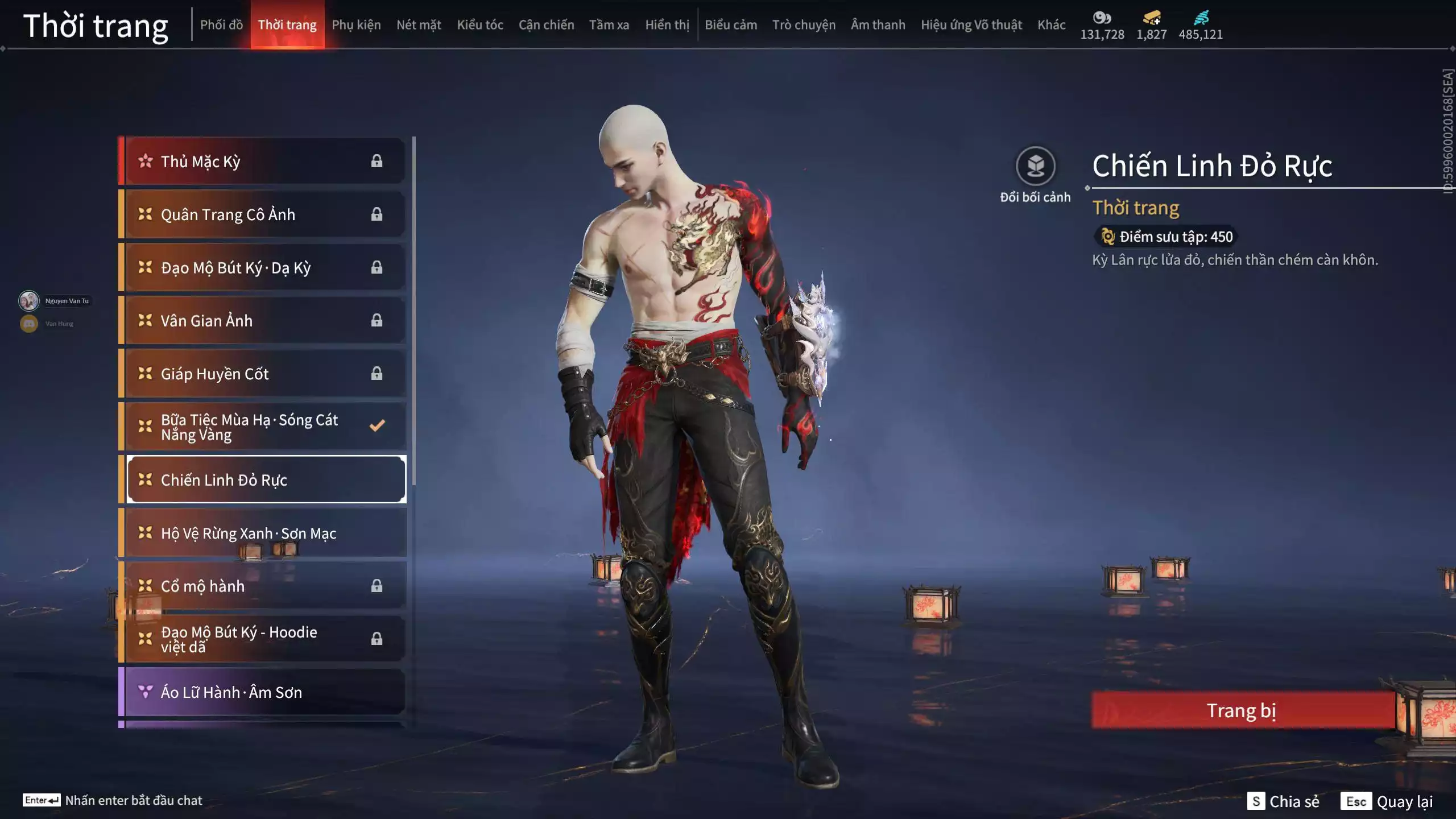Switch to the Phụ kiện tab
The height and width of the screenshot is (819, 1456).
click(357, 24)
